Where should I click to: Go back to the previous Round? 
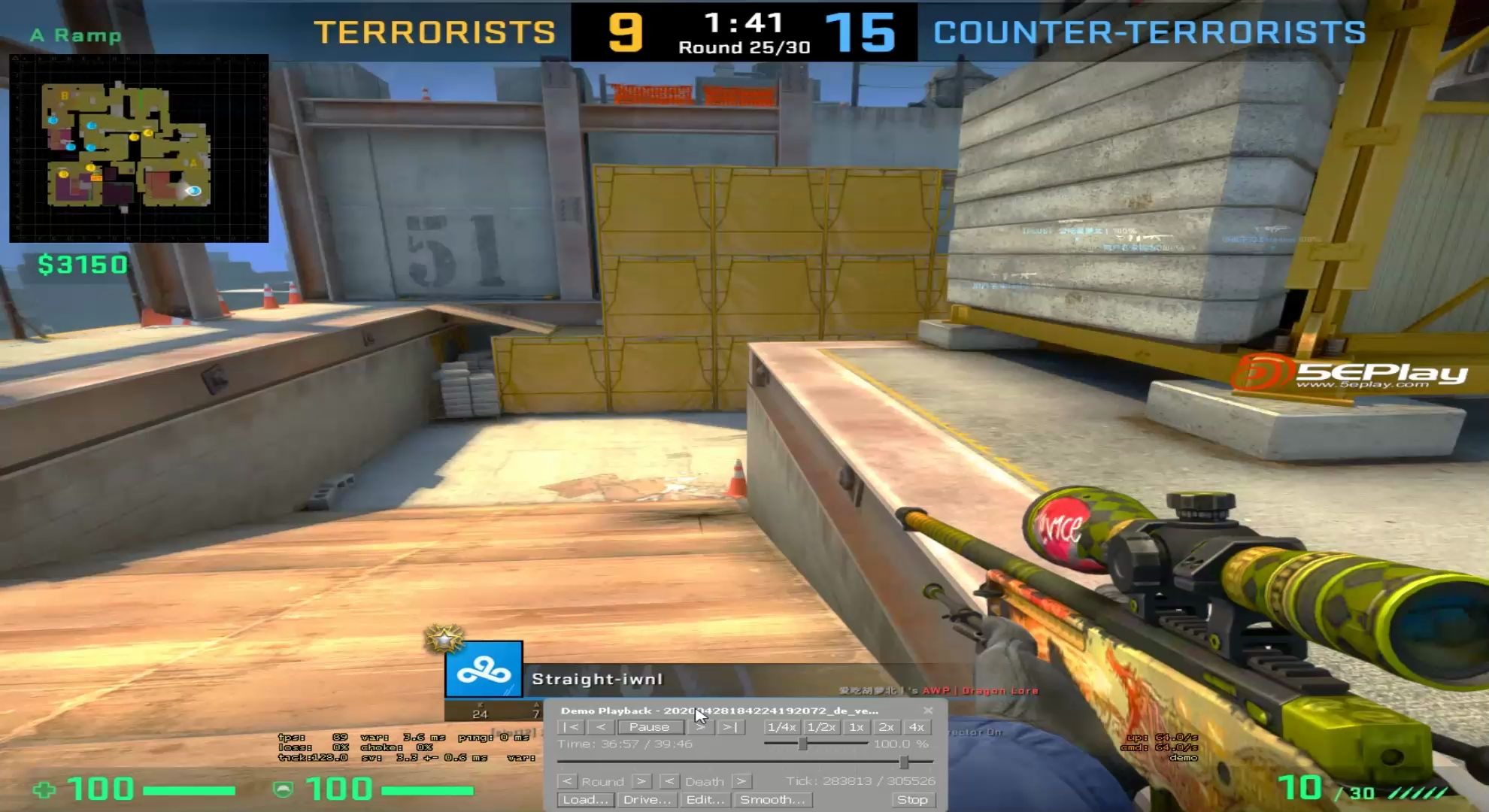click(x=568, y=781)
